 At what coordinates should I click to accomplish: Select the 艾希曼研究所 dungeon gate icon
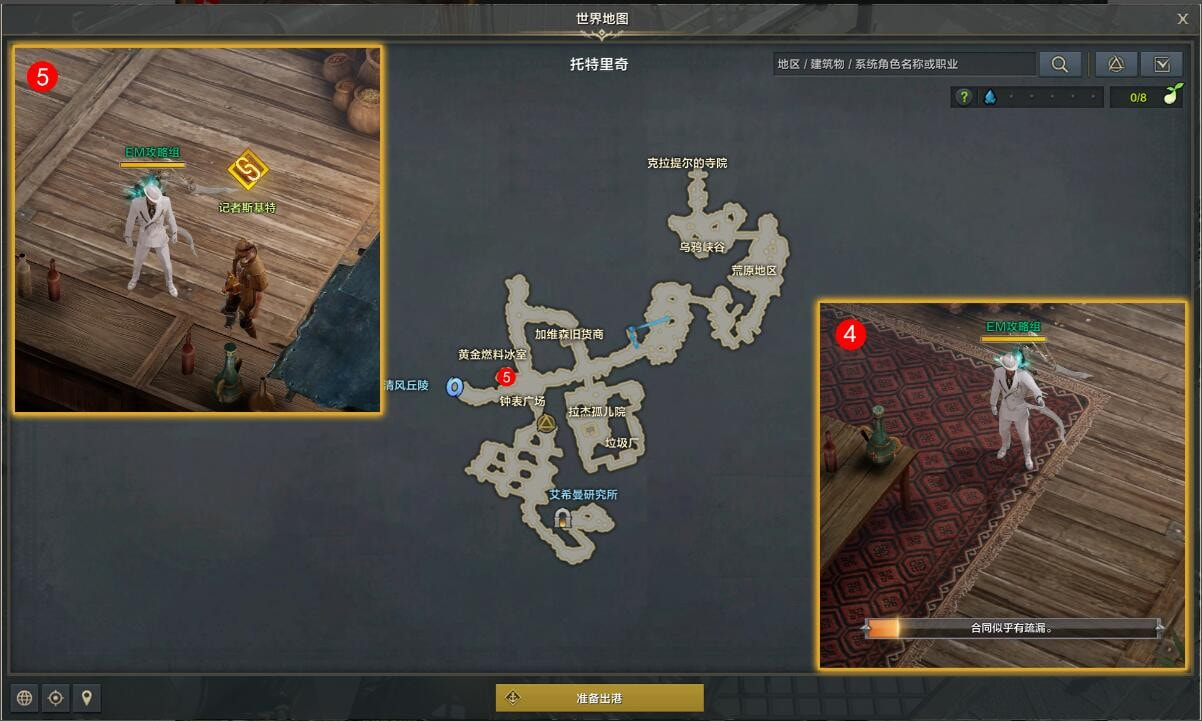(562, 518)
